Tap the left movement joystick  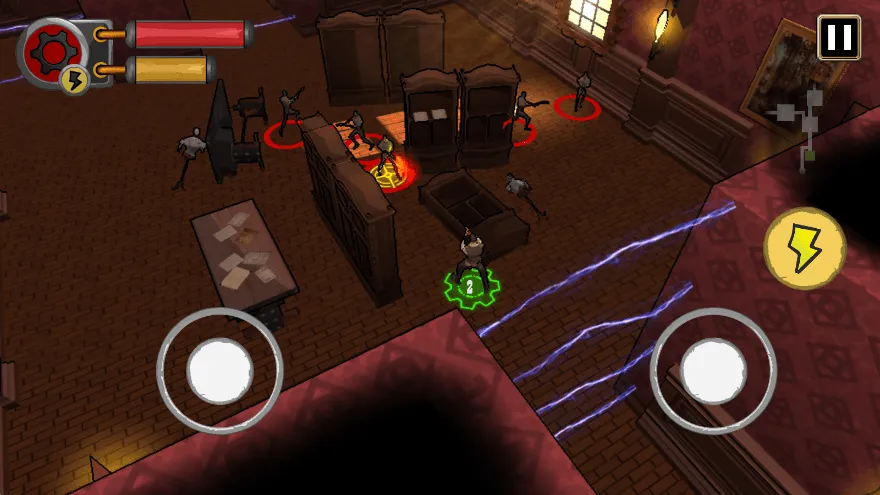point(220,369)
